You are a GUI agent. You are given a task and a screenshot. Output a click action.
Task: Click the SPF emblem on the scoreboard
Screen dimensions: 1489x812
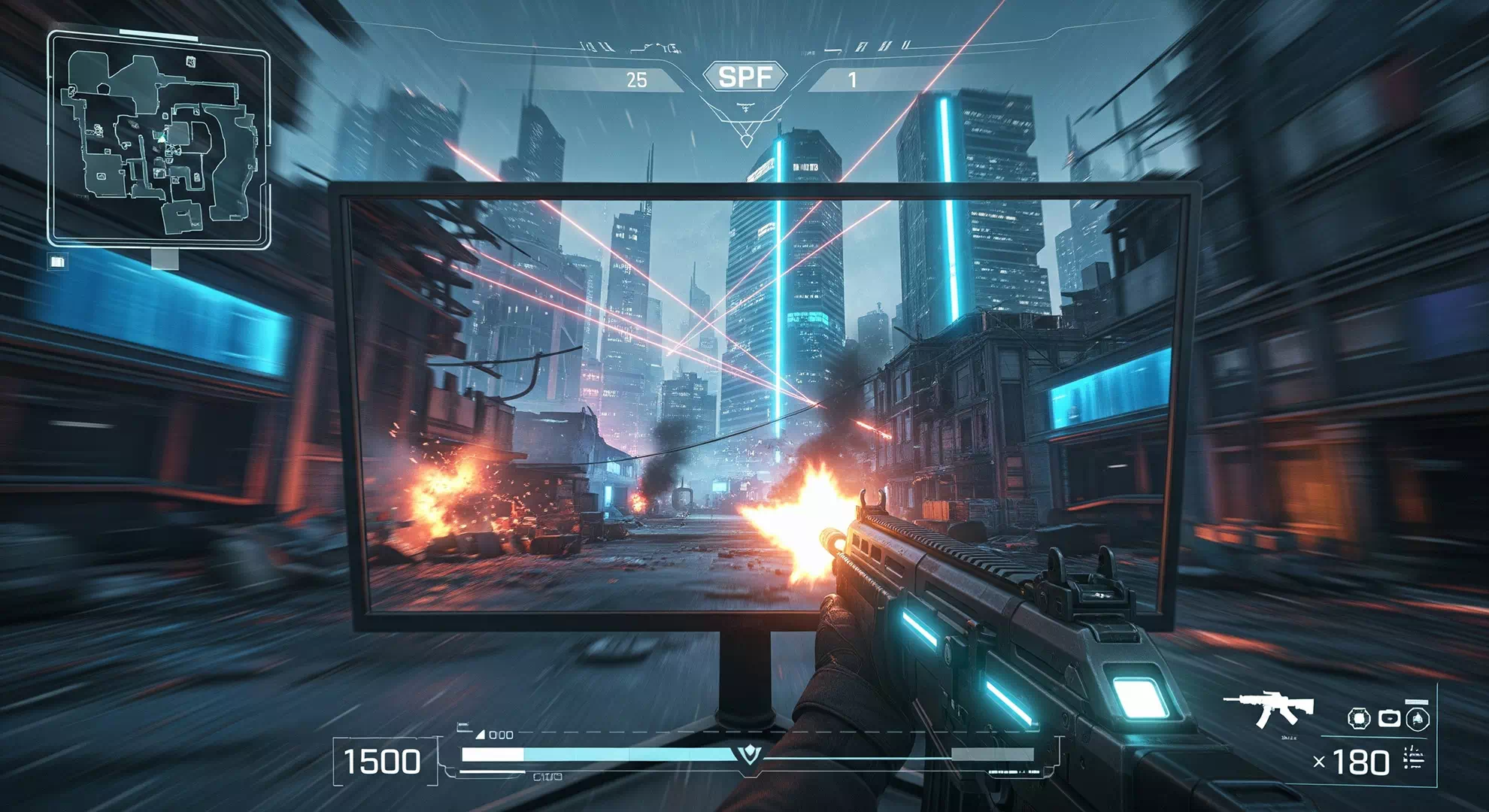pos(744,77)
